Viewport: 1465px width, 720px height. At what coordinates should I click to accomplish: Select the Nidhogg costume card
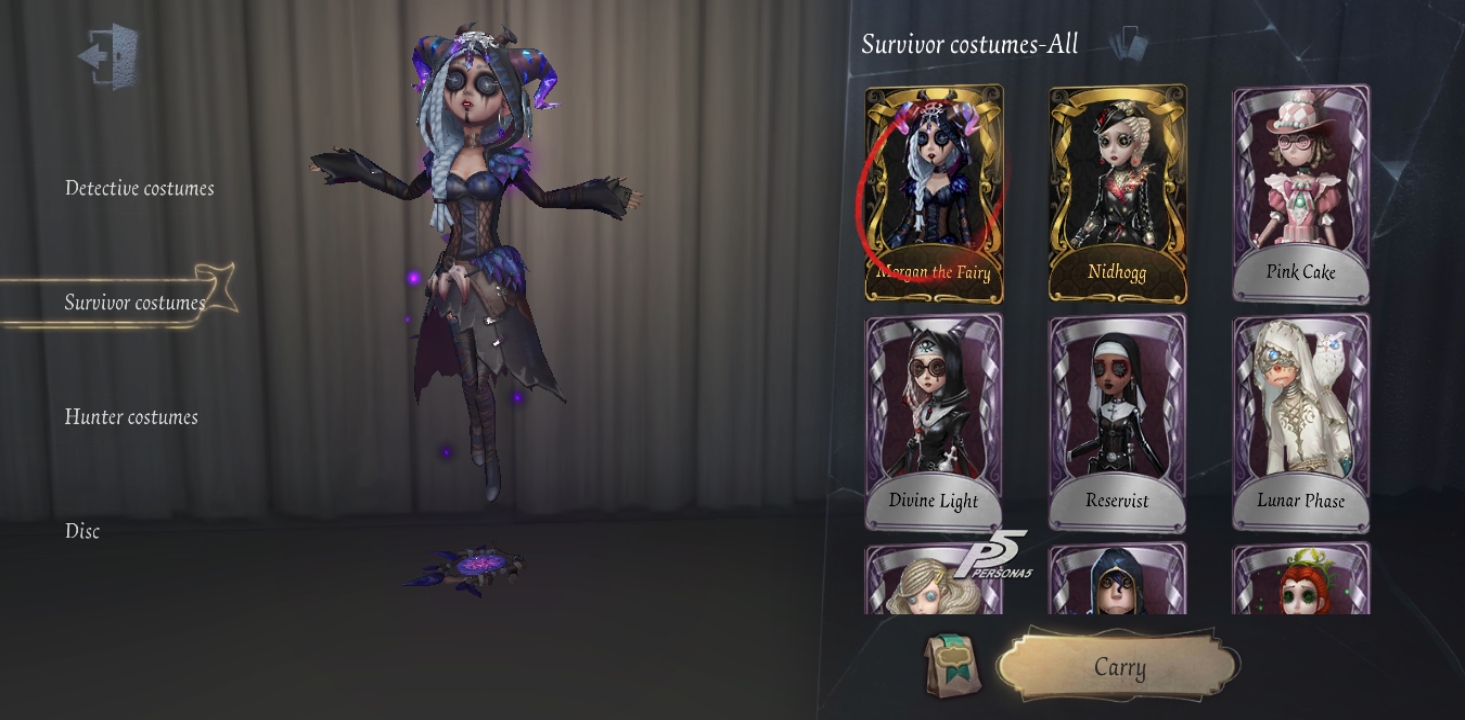click(1117, 190)
